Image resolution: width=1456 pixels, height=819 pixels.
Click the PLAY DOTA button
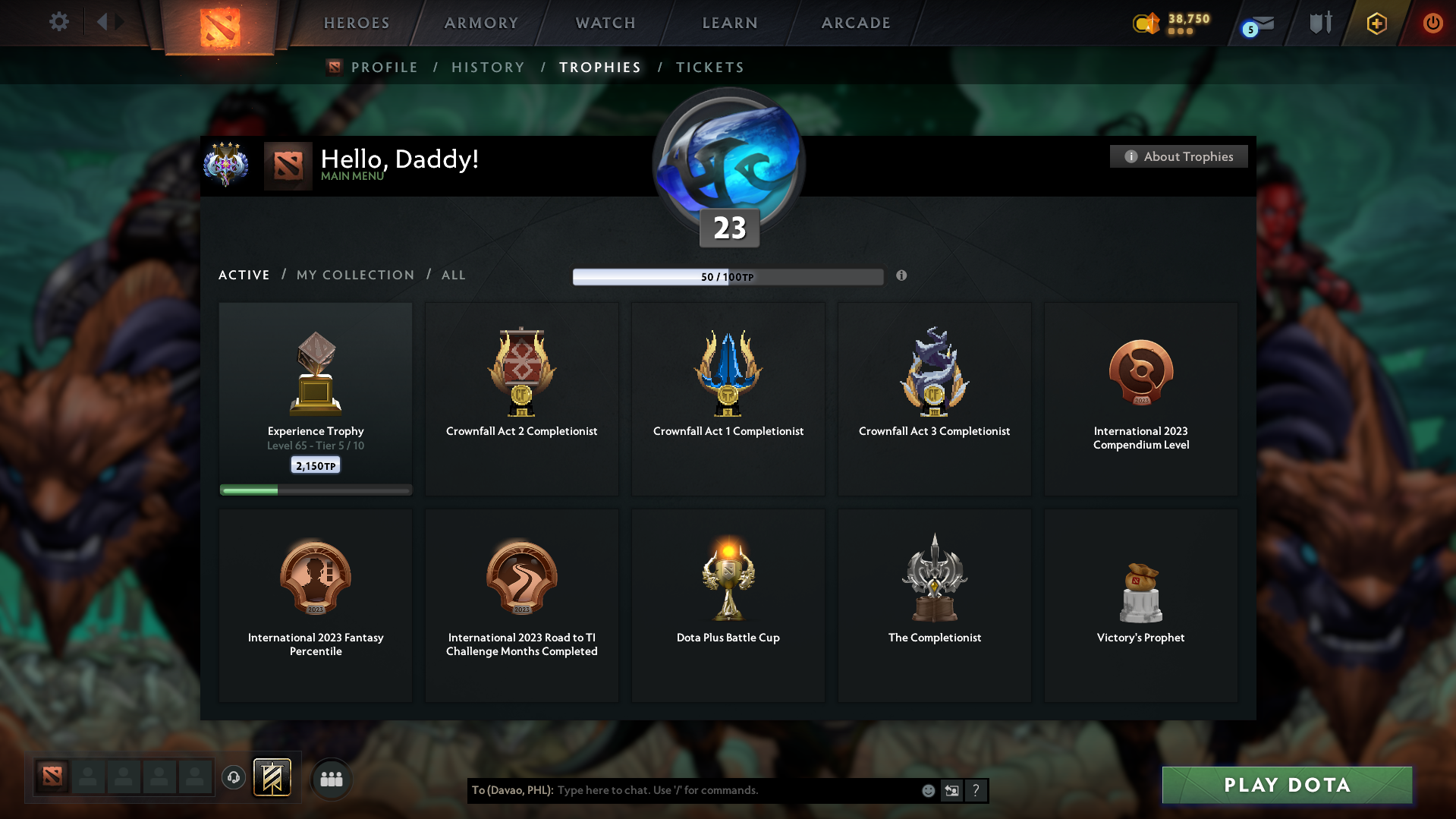pyautogui.click(x=1286, y=785)
